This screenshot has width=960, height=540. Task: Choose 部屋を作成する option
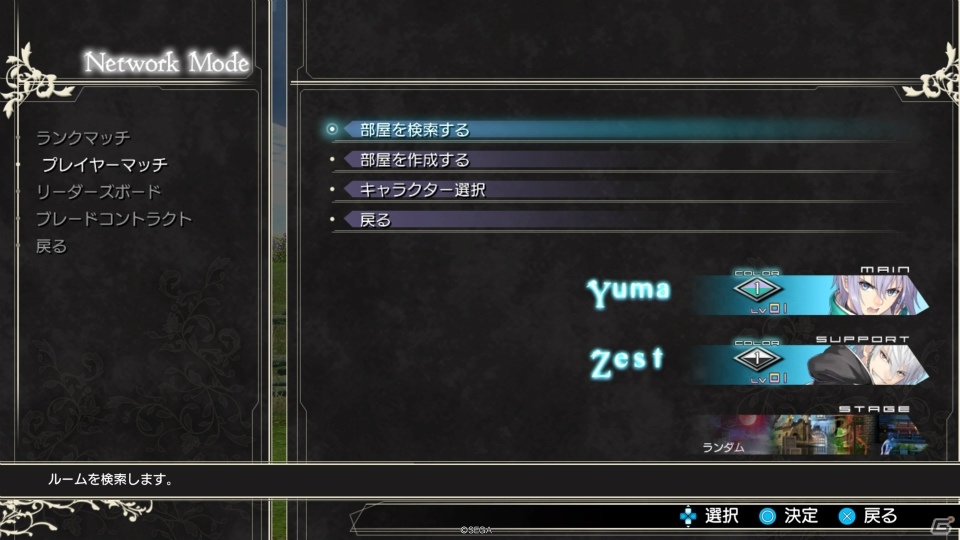414,160
